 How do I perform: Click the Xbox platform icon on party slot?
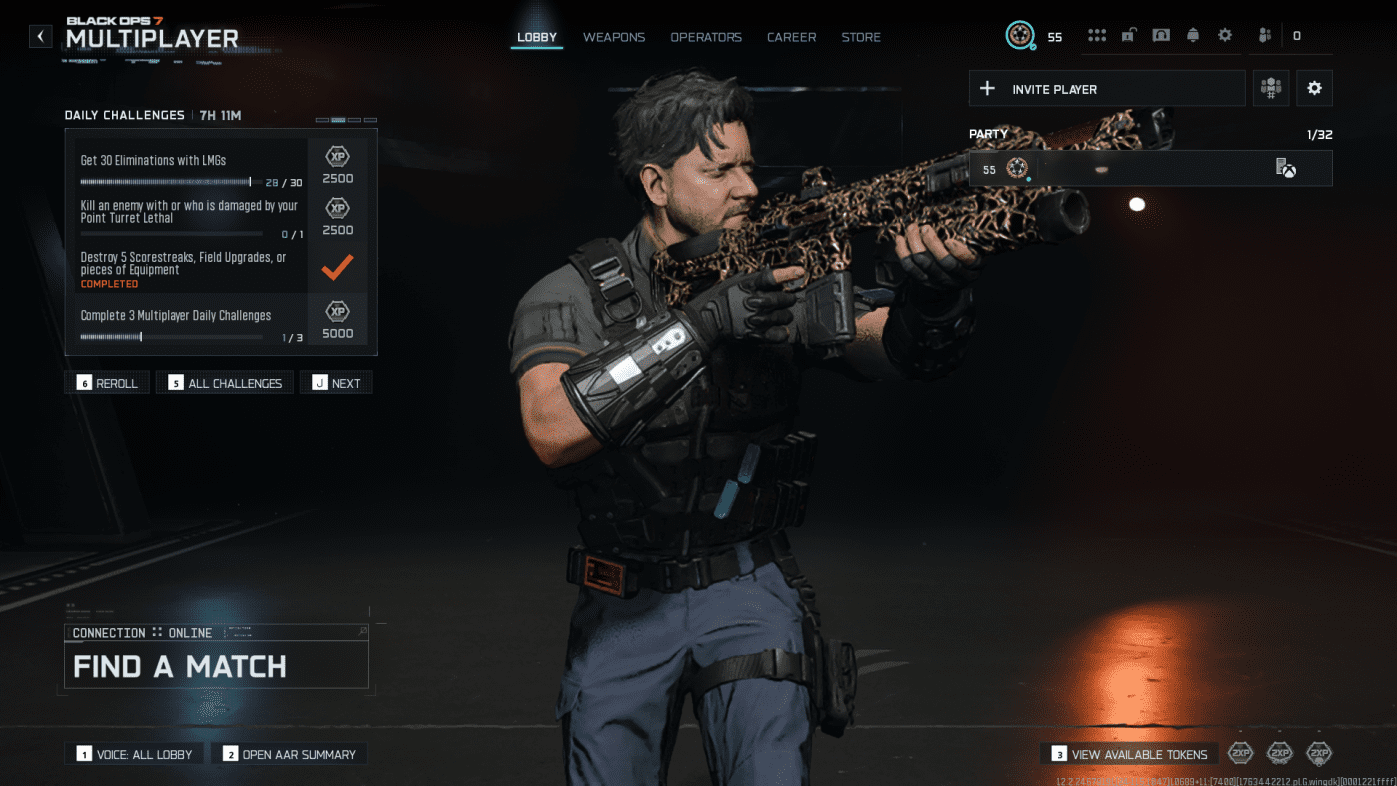pyautogui.click(x=1287, y=169)
